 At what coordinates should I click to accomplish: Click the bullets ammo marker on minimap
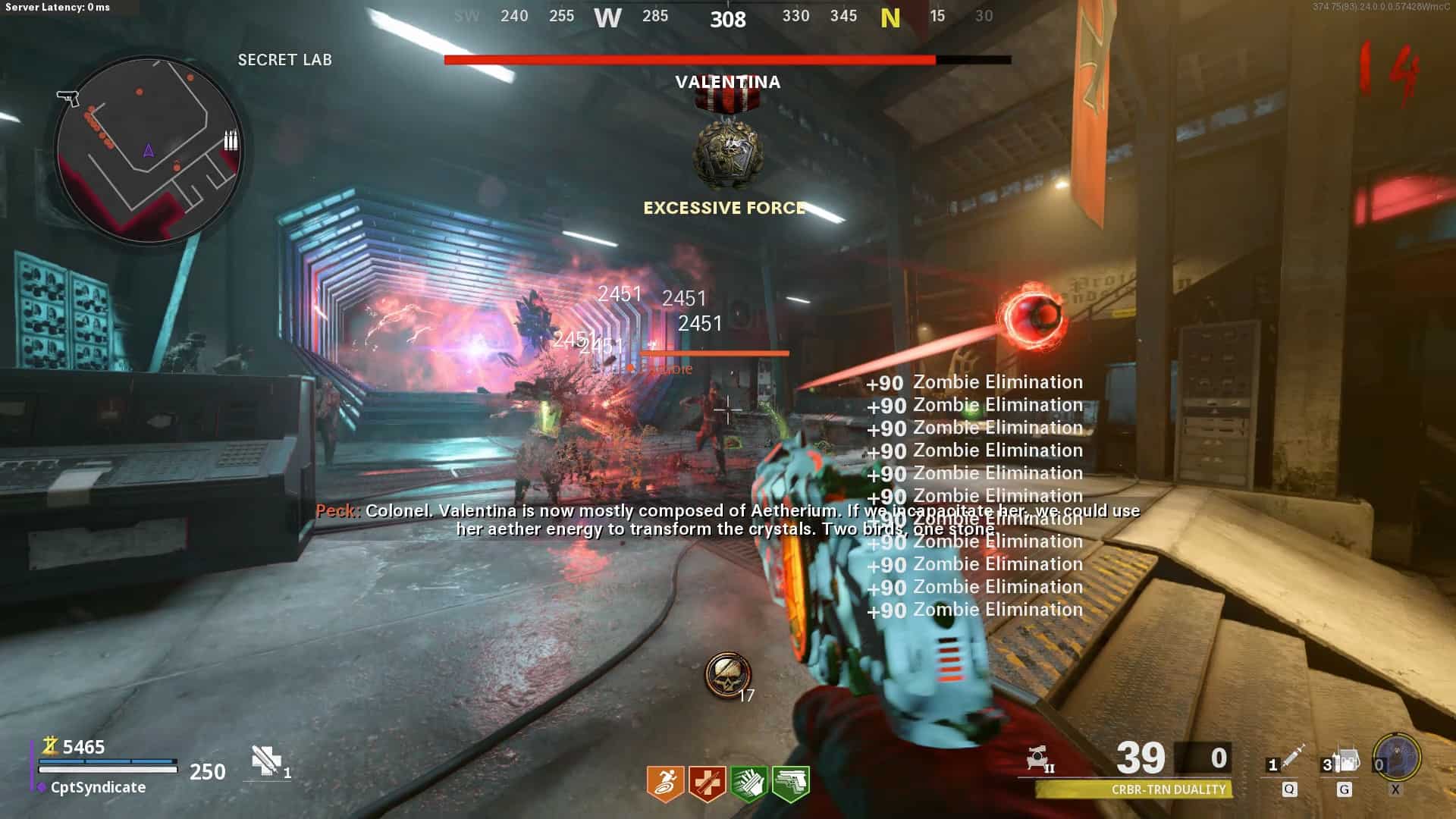[x=231, y=140]
